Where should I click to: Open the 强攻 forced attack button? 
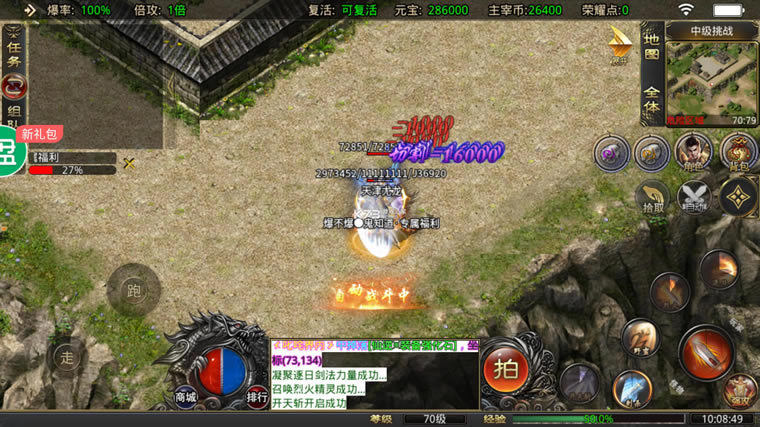coord(740,392)
